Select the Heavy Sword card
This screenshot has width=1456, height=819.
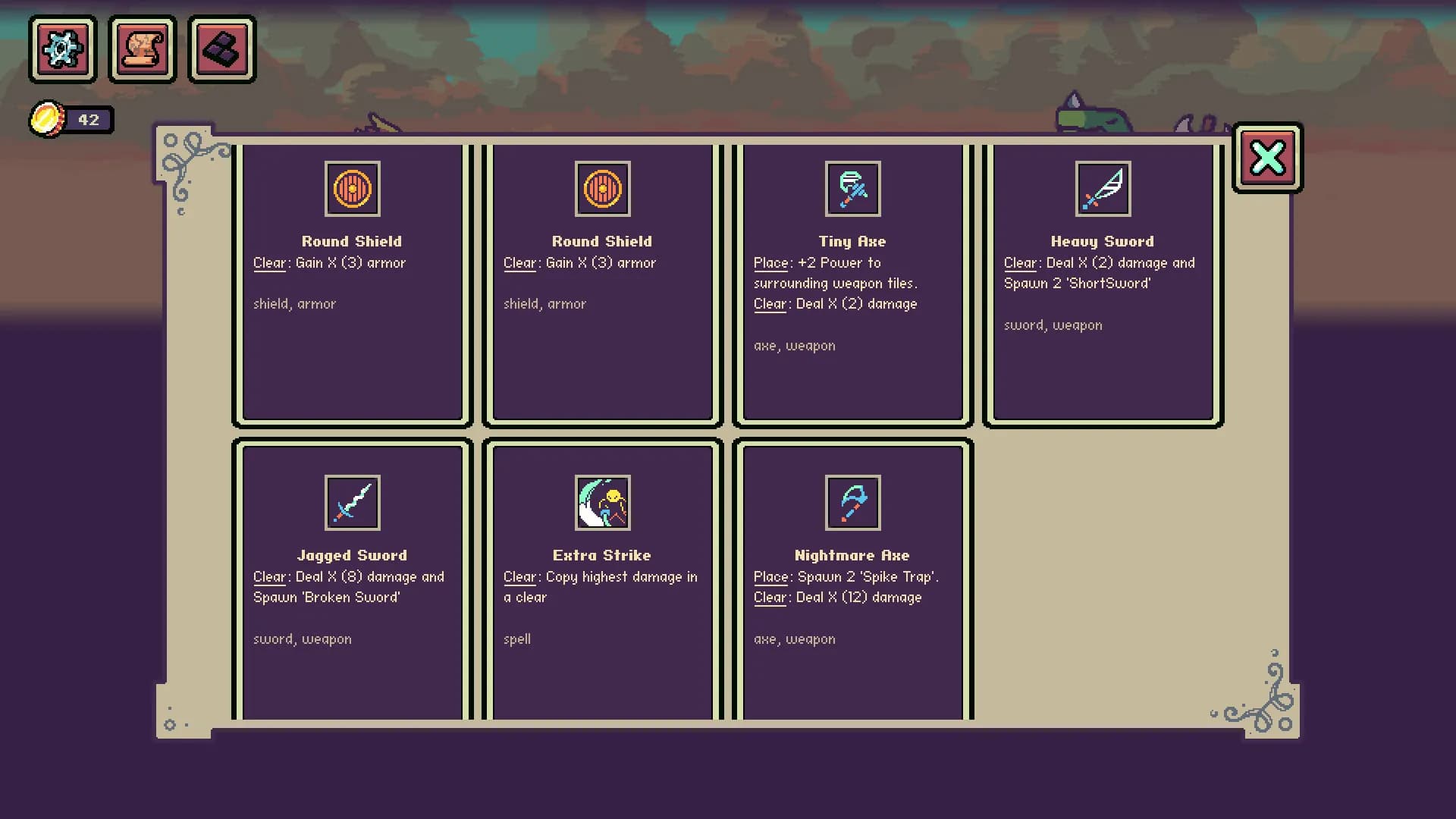pos(1102,281)
